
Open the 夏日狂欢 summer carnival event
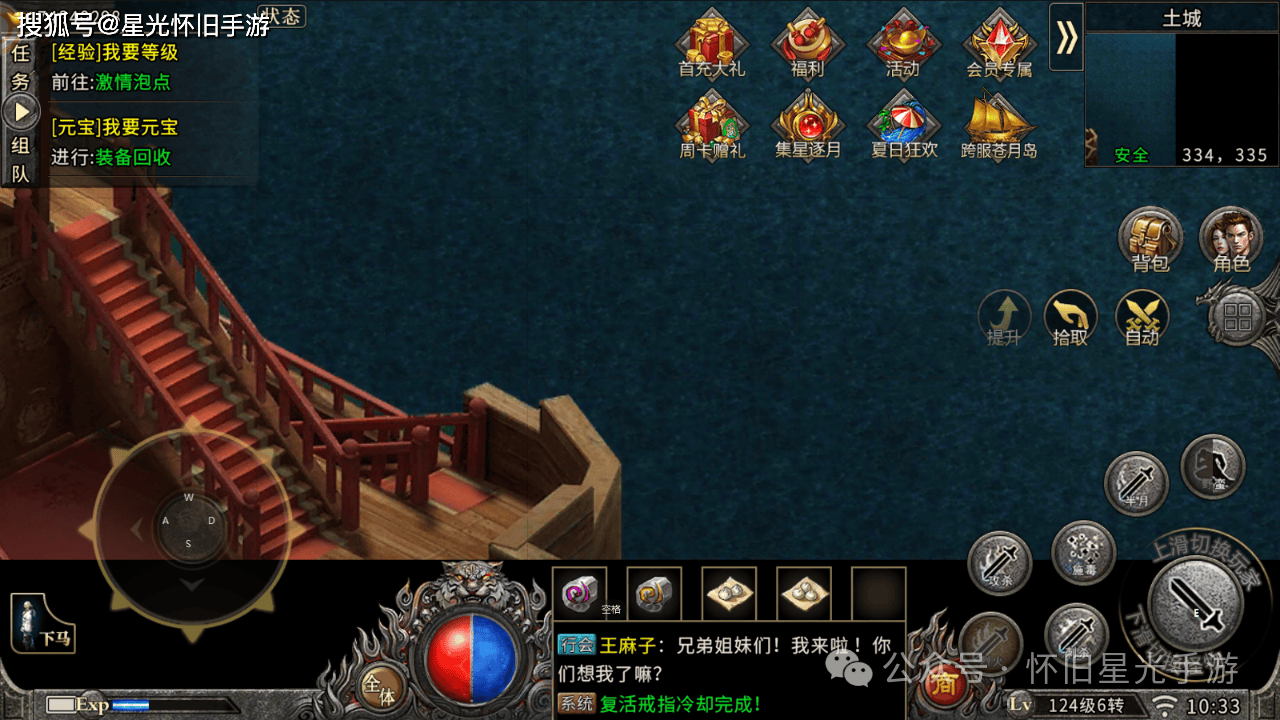(902, 125)
